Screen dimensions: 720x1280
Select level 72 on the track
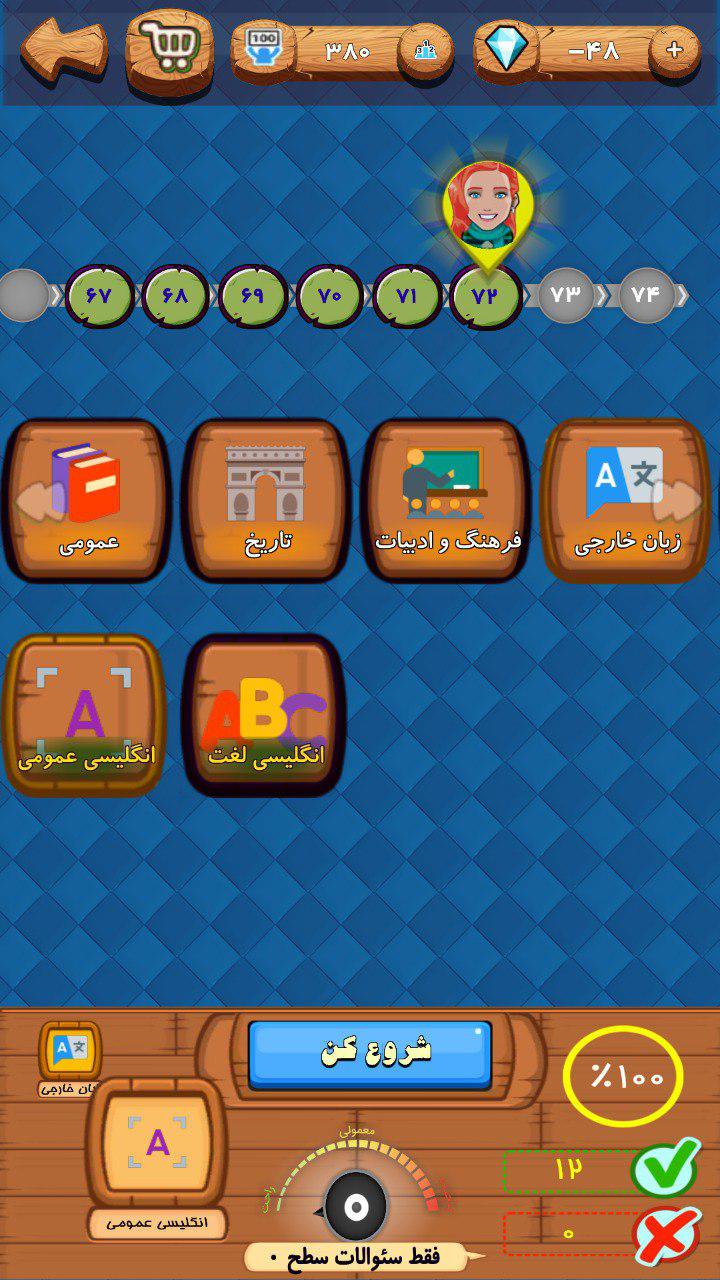tap(485, 296)
